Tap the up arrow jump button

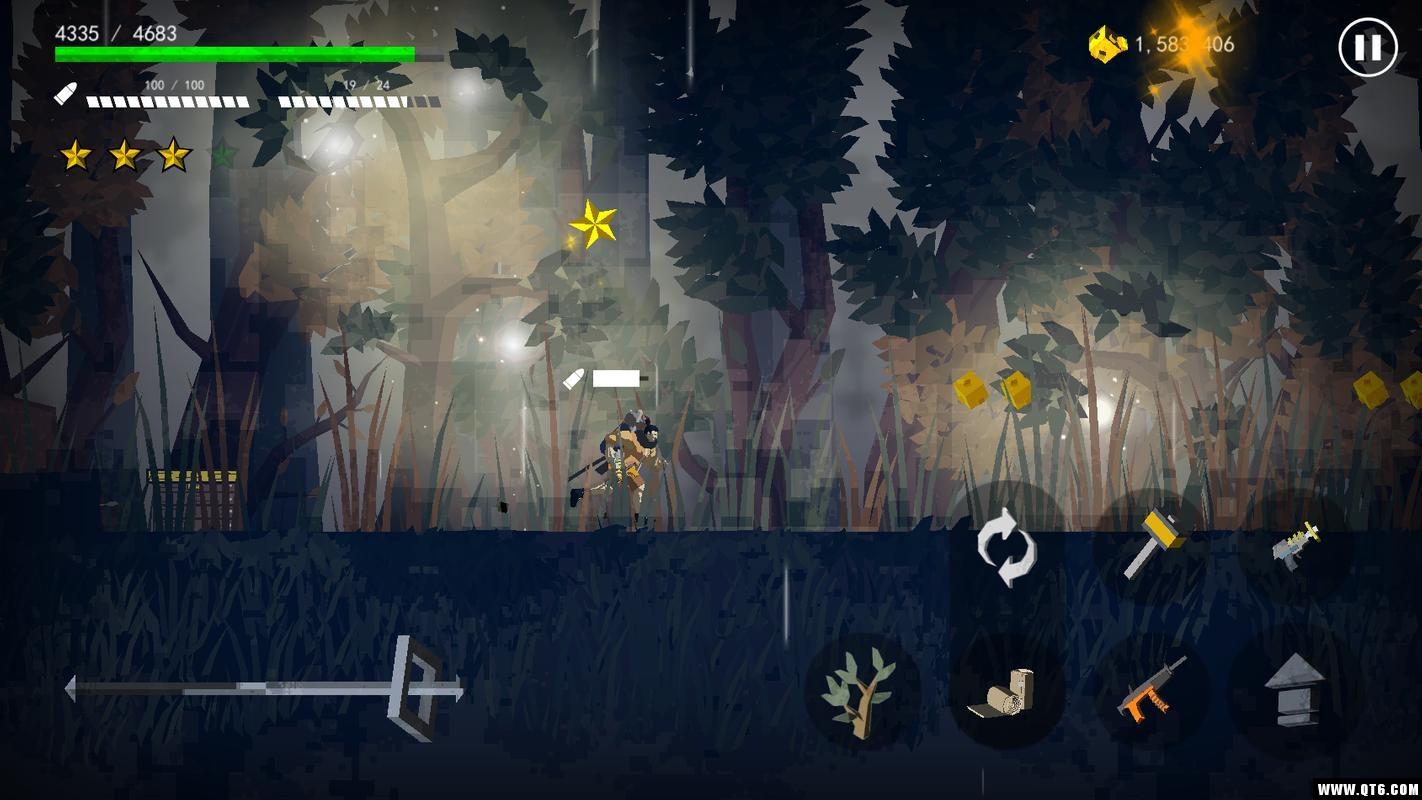point(1294,689)
